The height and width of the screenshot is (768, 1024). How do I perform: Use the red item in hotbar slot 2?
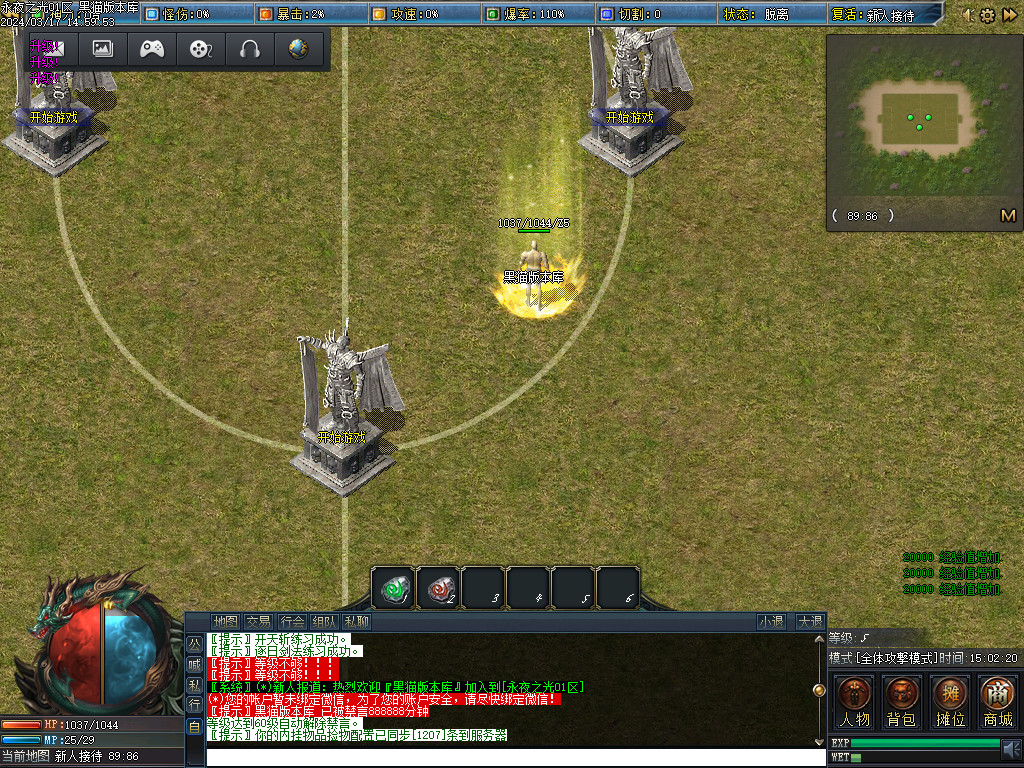coord(438,587)
